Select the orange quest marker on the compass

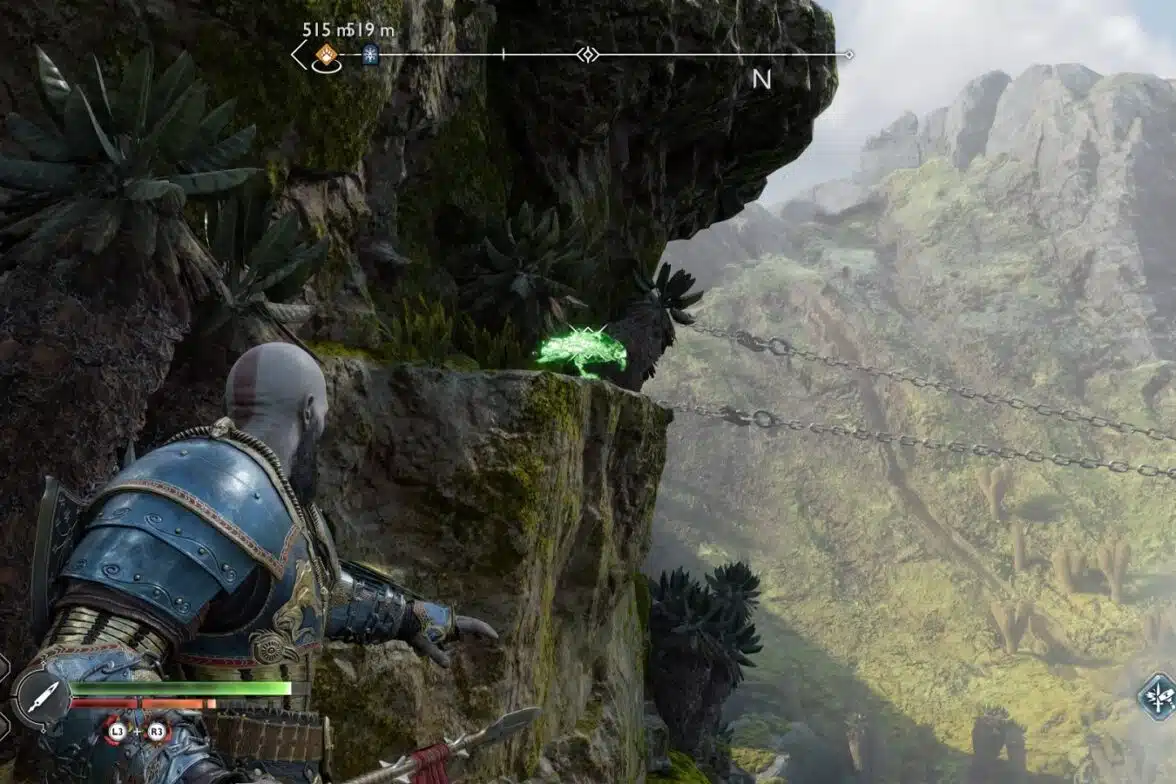click(x=326, y=54)
